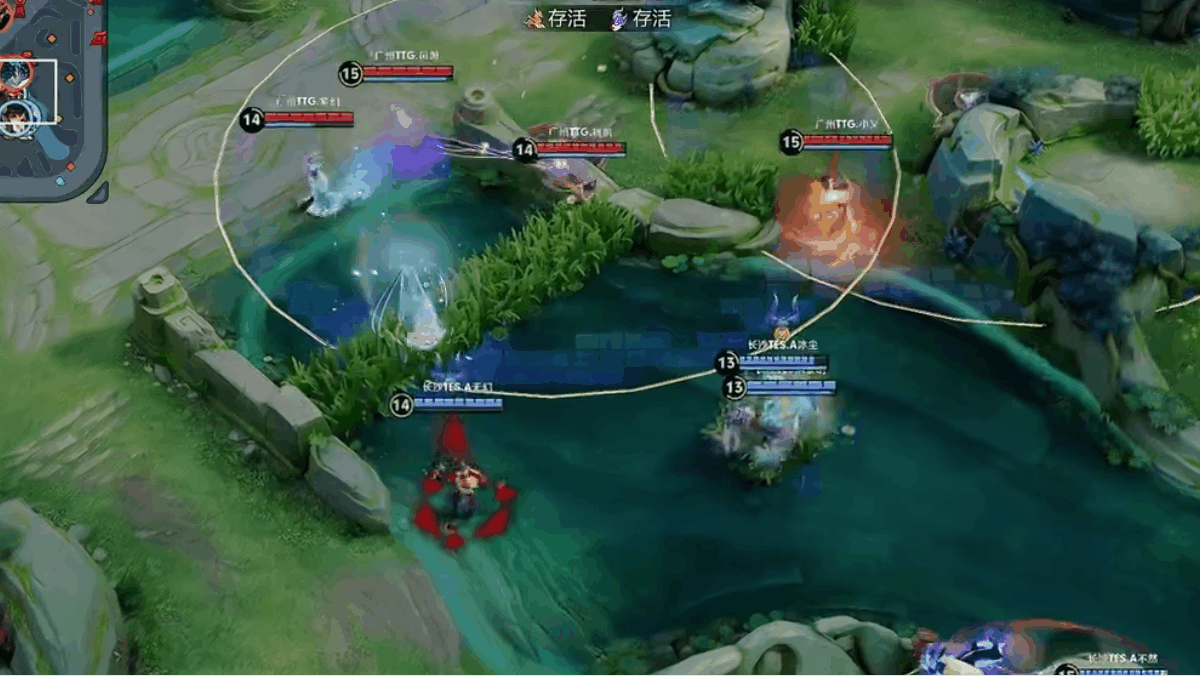Select the blue-ringed hero marker on minimap
This screenshot has width=1200, height=676.
click(16, 112)
